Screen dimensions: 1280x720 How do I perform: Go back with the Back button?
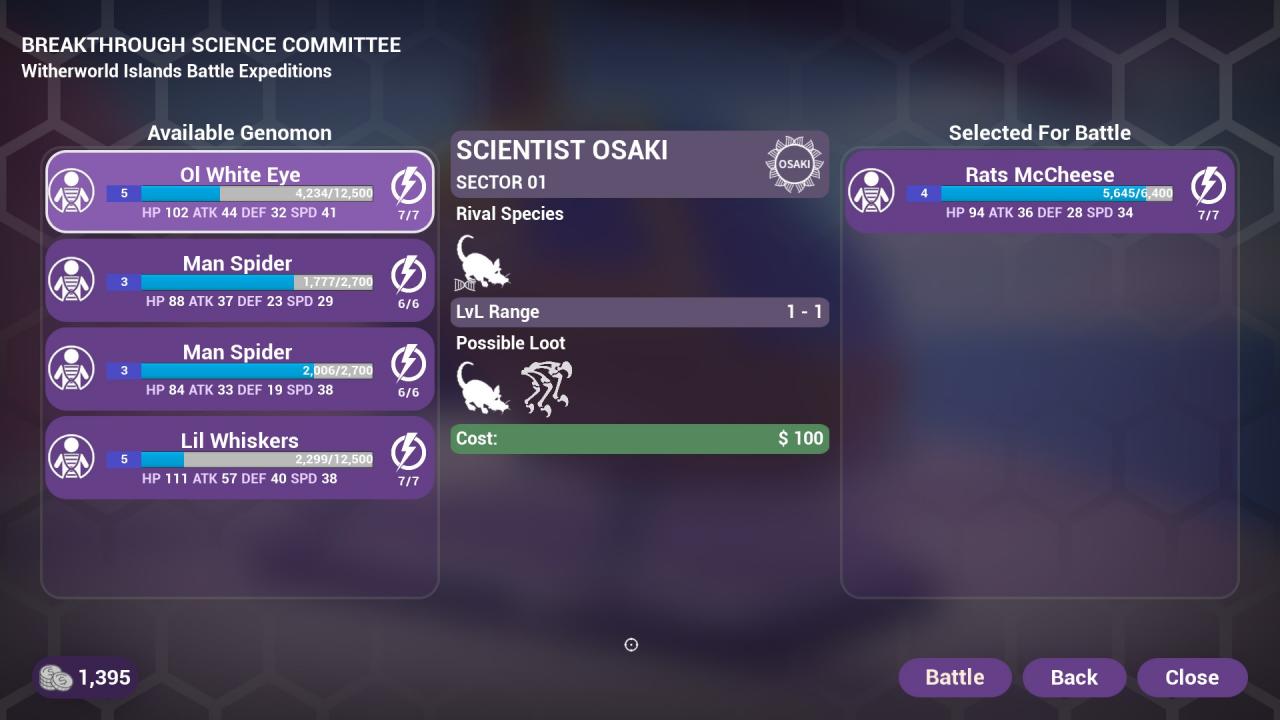coord(1074,677)
